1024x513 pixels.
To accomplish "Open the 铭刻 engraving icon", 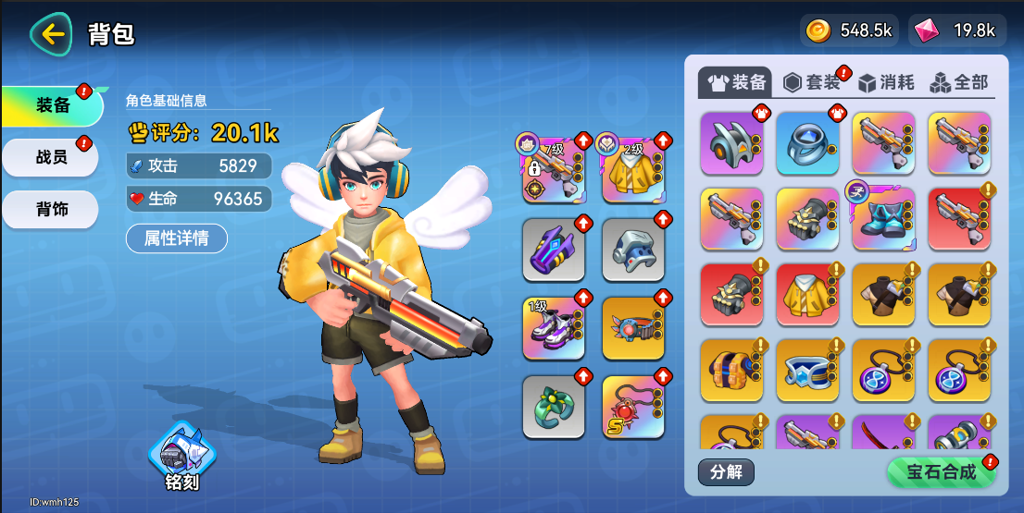I will point(181,458).
